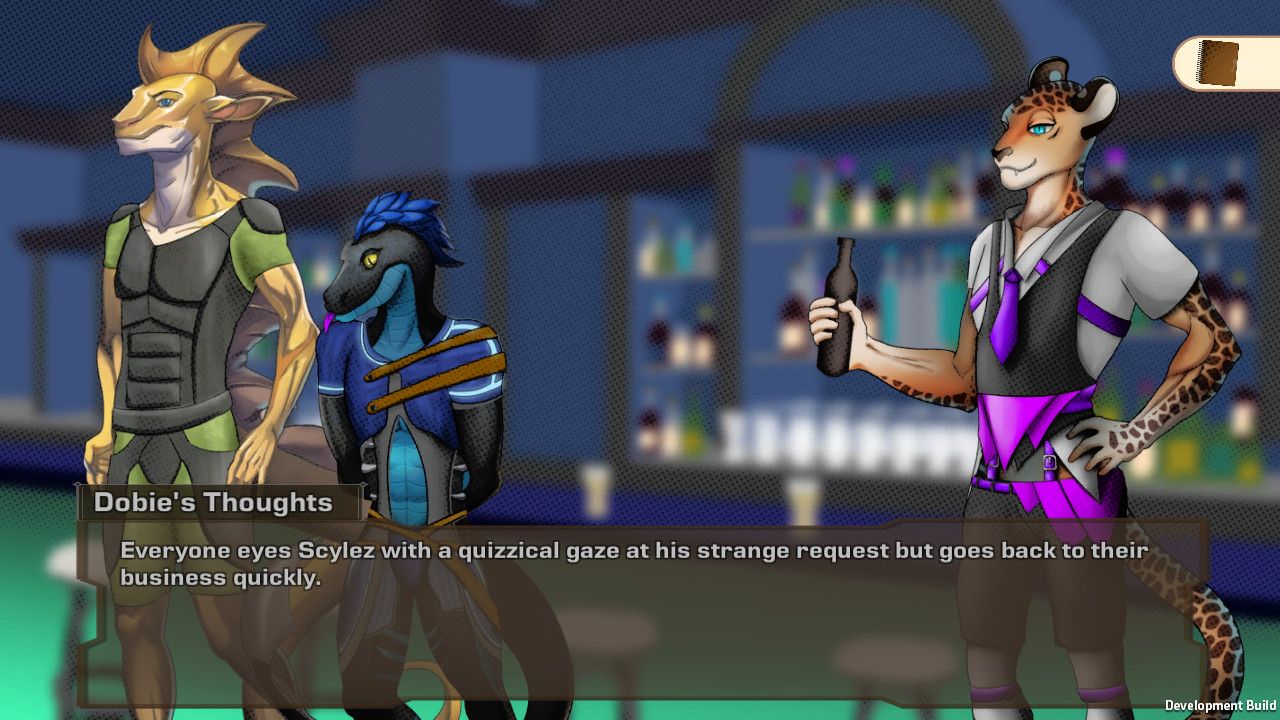Open the journal book icon

1220,63
